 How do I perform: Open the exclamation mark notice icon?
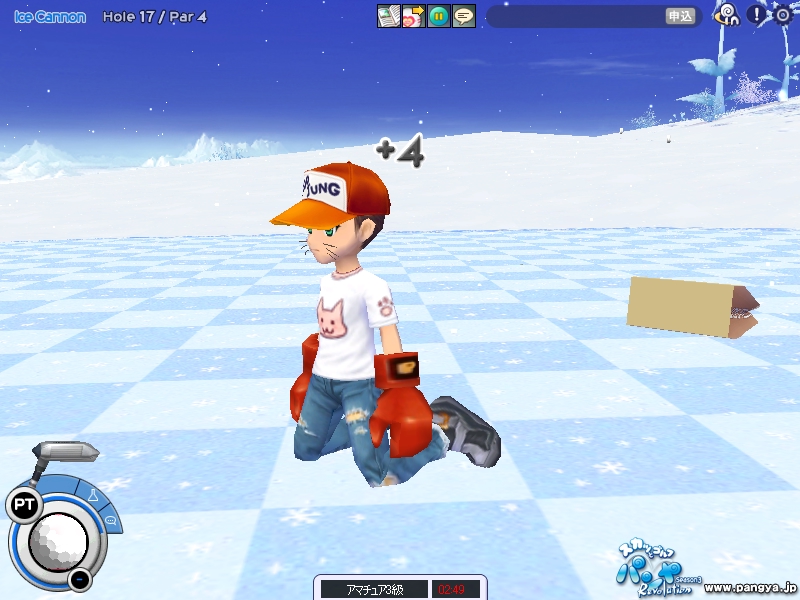pyautogui.click(x=757, y=14)
